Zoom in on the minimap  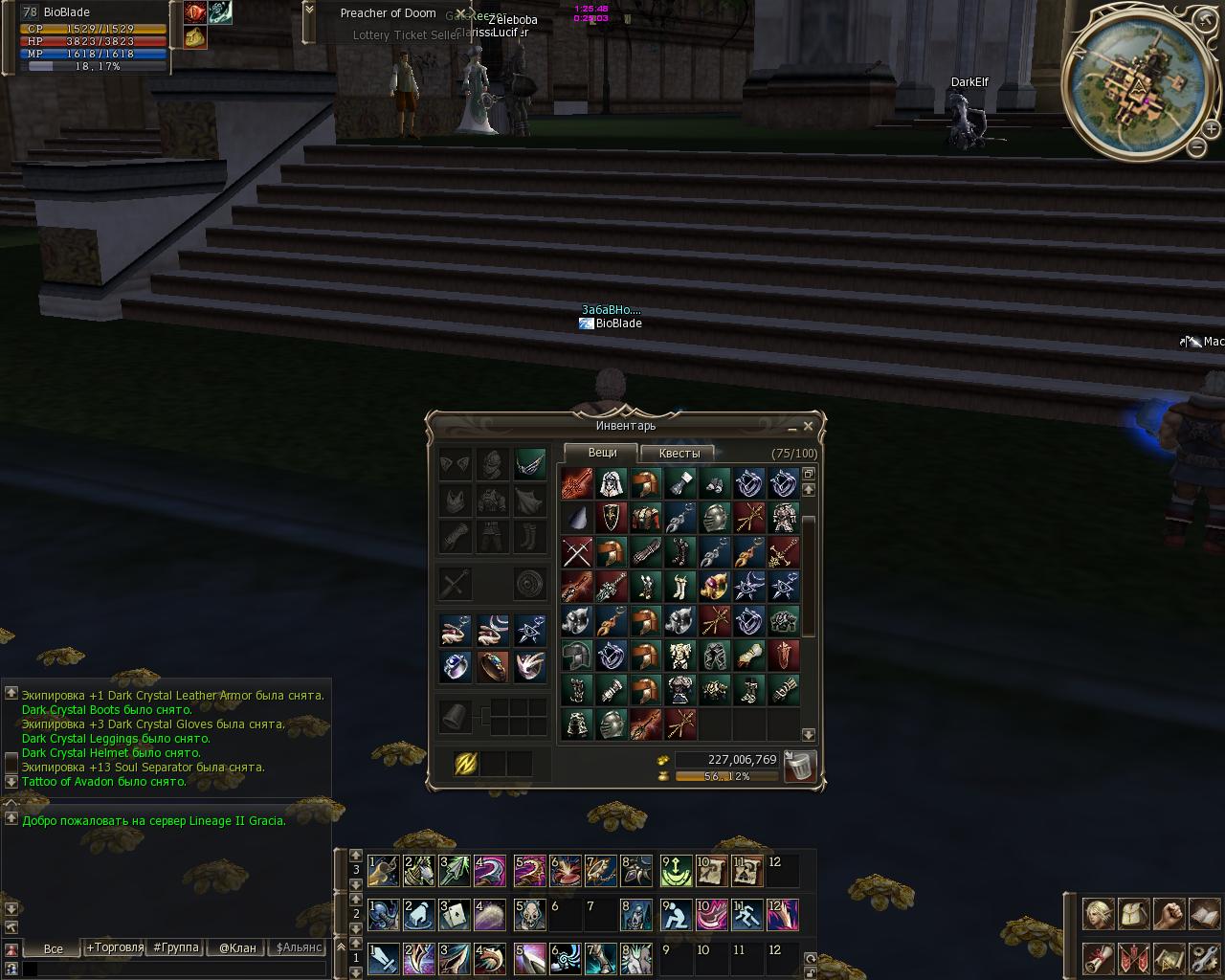[x=1211, y=129]
